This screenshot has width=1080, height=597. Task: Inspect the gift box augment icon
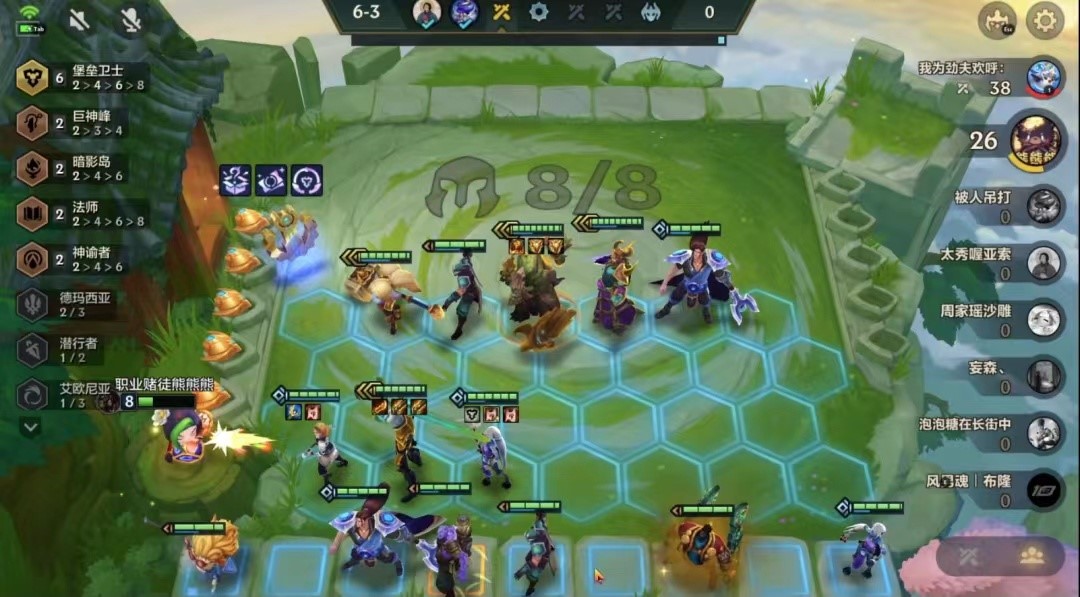[235, 180]
